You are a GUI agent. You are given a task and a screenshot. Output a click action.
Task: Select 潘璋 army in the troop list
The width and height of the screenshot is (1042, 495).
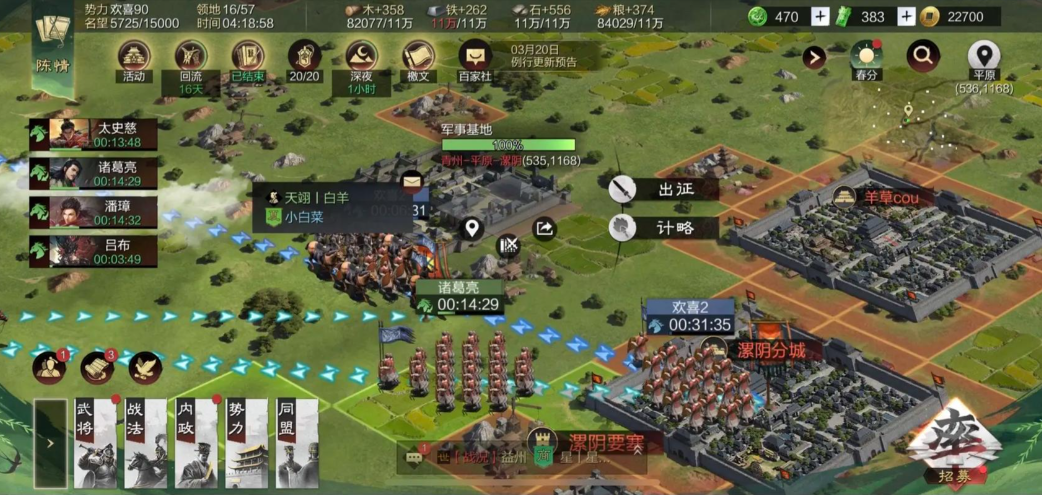coord(94,212)
